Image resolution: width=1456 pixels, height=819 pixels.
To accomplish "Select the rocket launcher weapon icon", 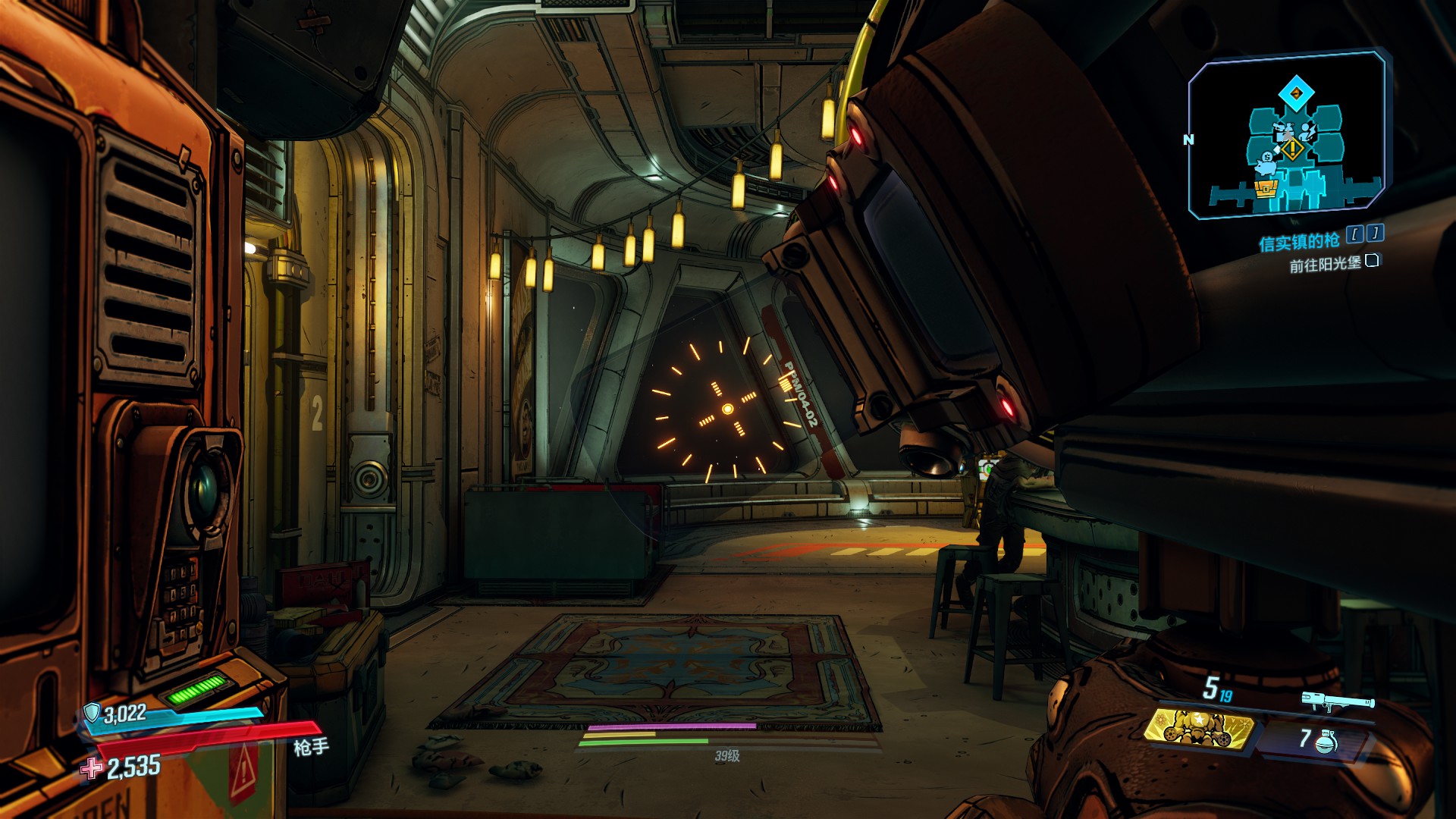I will click(1338, 702).
